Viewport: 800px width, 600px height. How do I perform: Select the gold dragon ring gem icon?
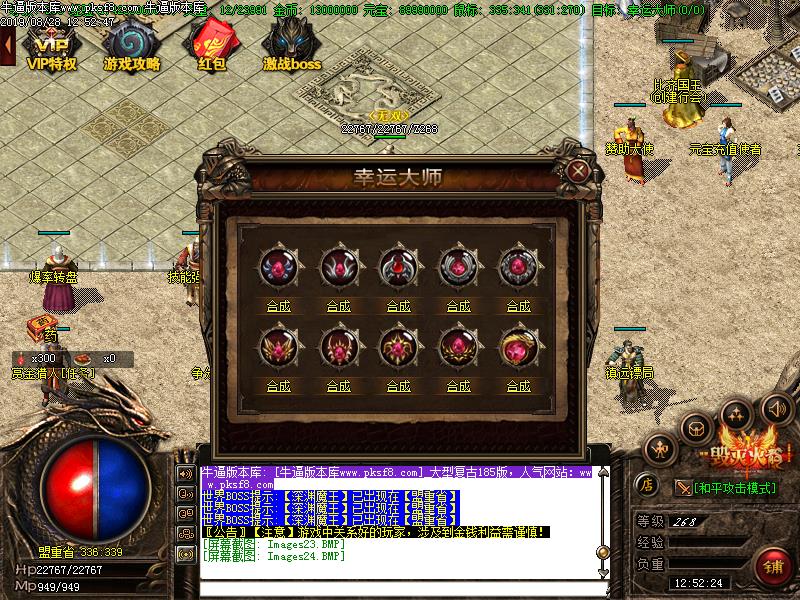click(x=518, y=348)
